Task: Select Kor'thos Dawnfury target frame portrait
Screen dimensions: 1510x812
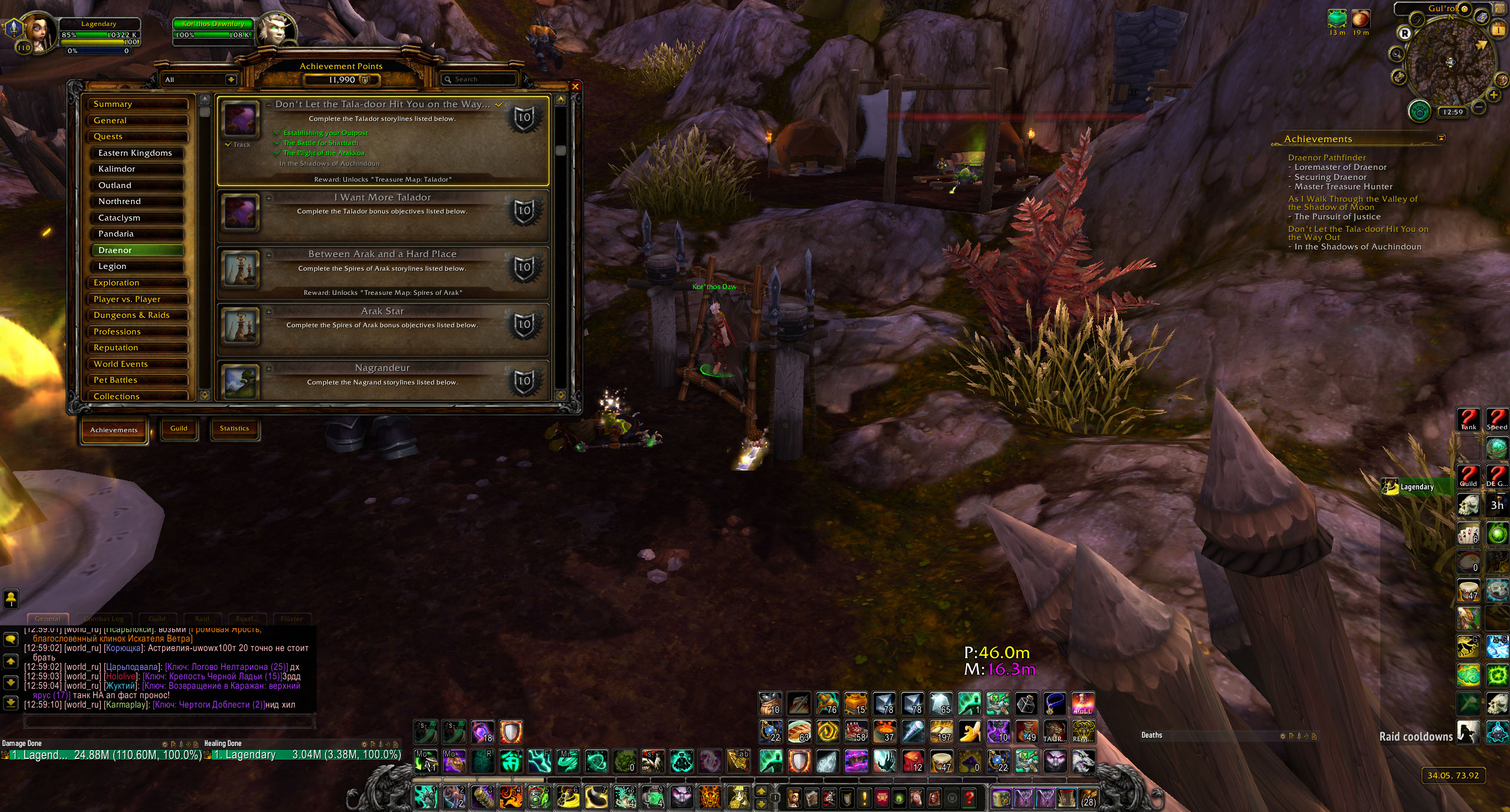Action: 275,31
